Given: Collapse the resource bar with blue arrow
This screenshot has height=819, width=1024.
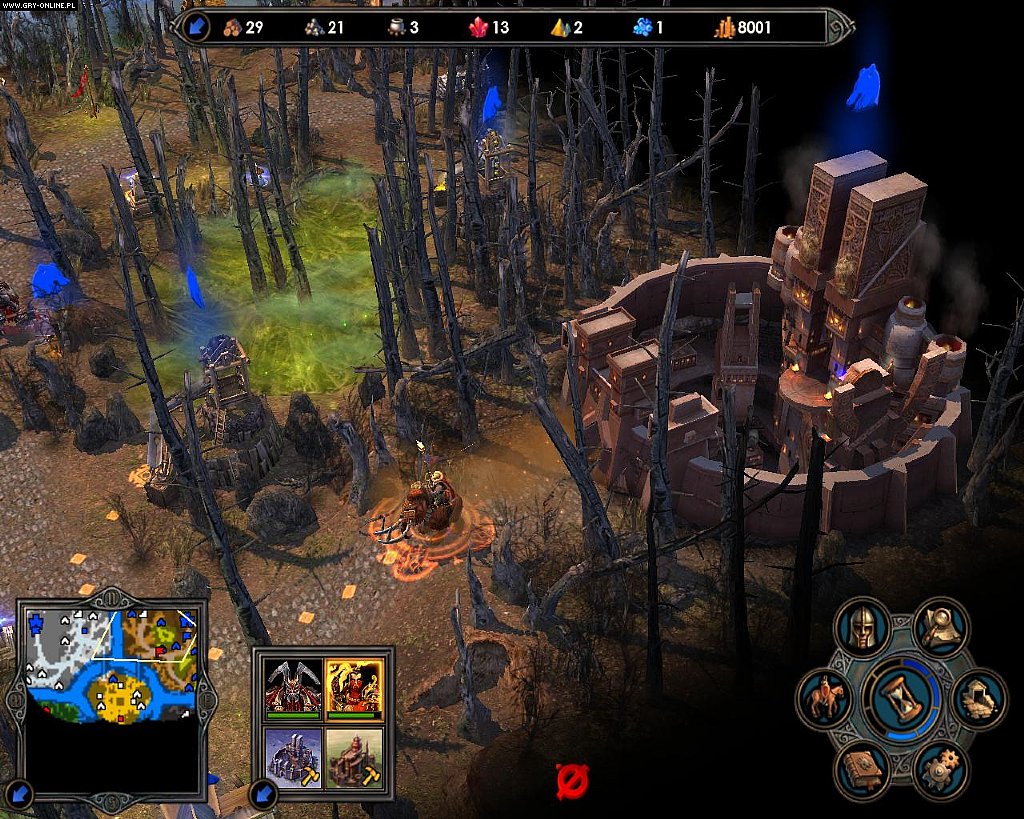Looking at the screenshot, I should (196, 27).
